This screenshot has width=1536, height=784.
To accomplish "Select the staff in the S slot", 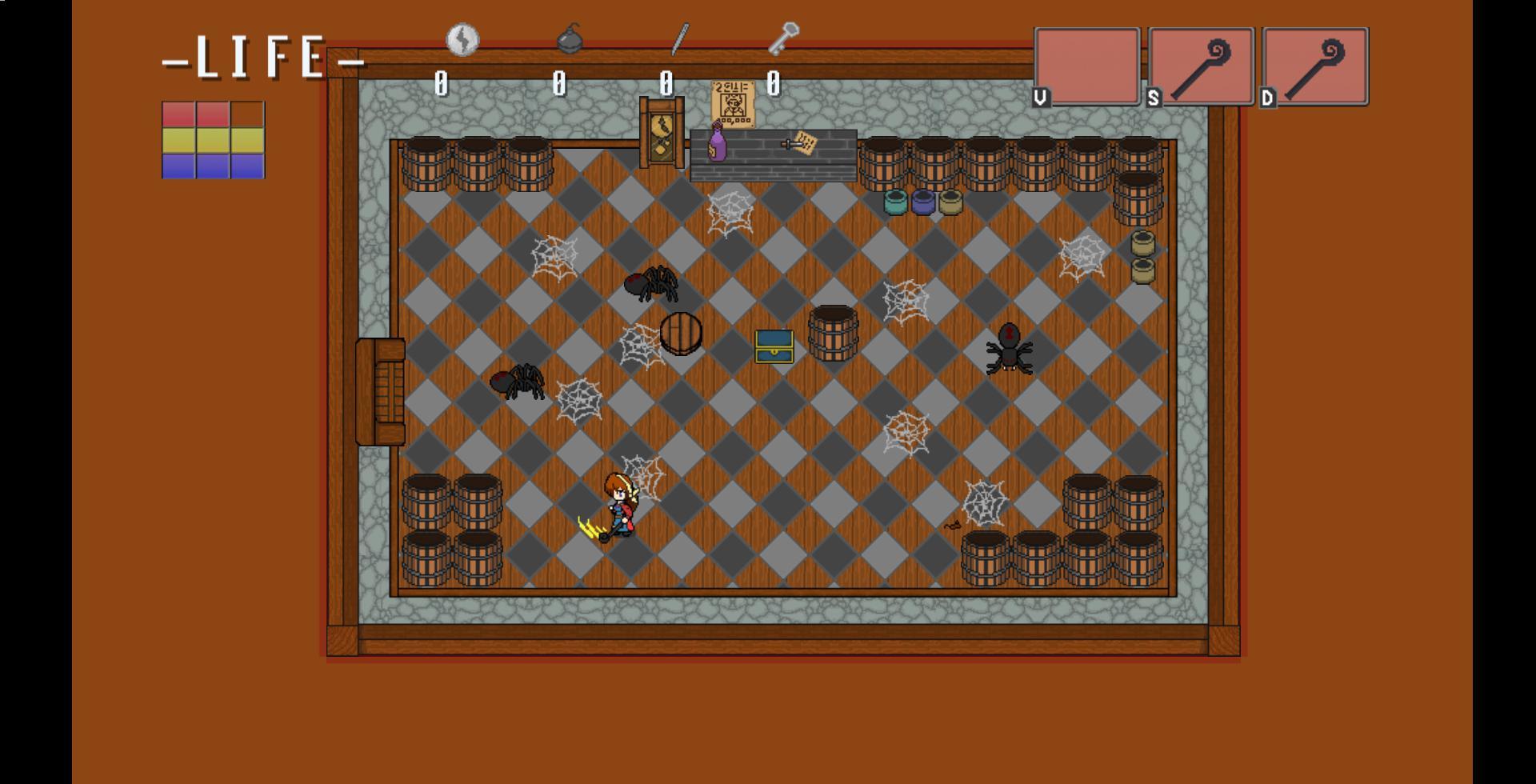I will coord(1202,66).
